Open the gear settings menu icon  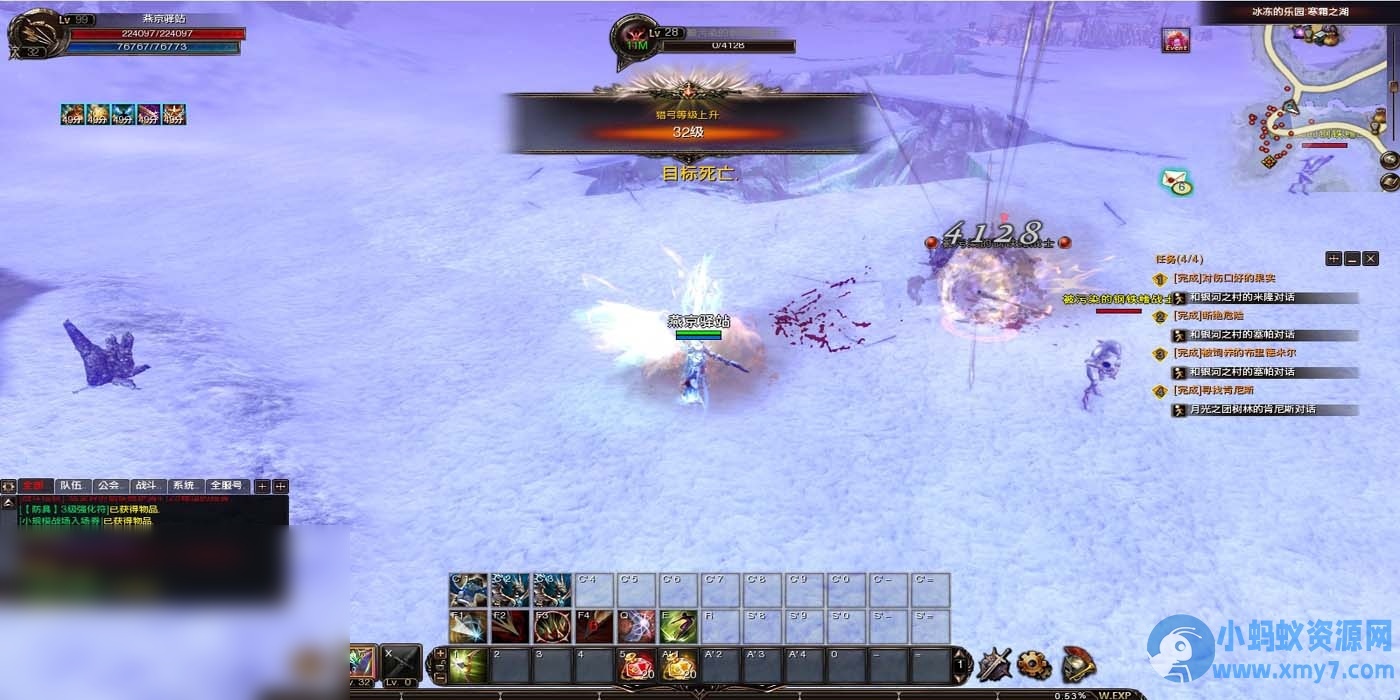click(x=1034, y=663)
